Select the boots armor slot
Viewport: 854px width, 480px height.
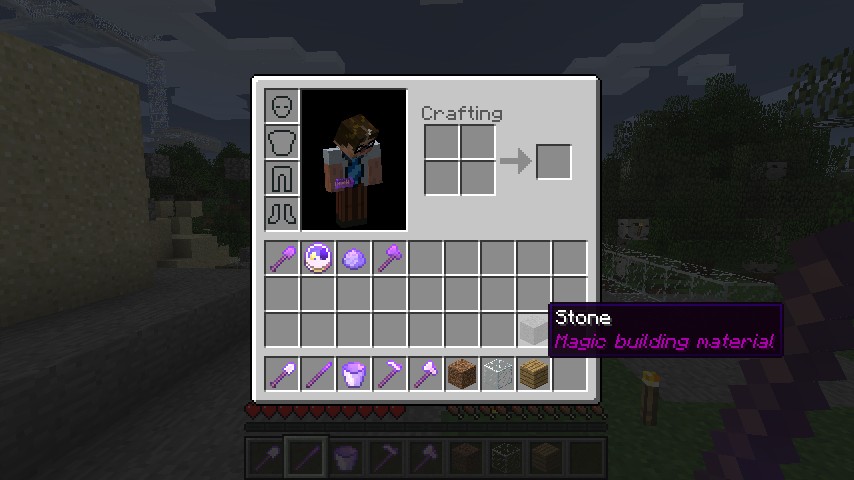[282, 213]
